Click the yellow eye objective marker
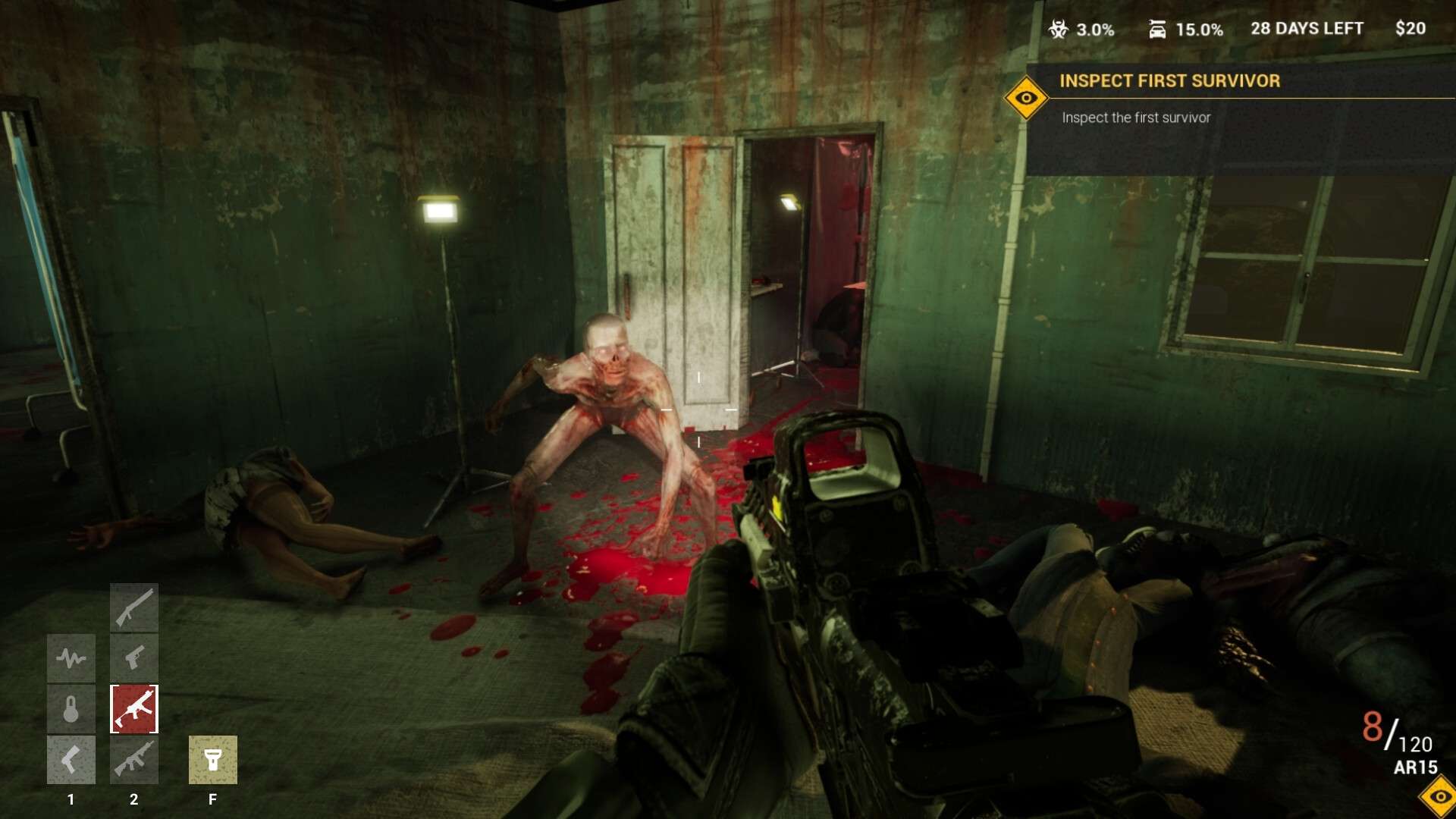The width and height of the screenshot is (1456, 819). point(1026,98)
